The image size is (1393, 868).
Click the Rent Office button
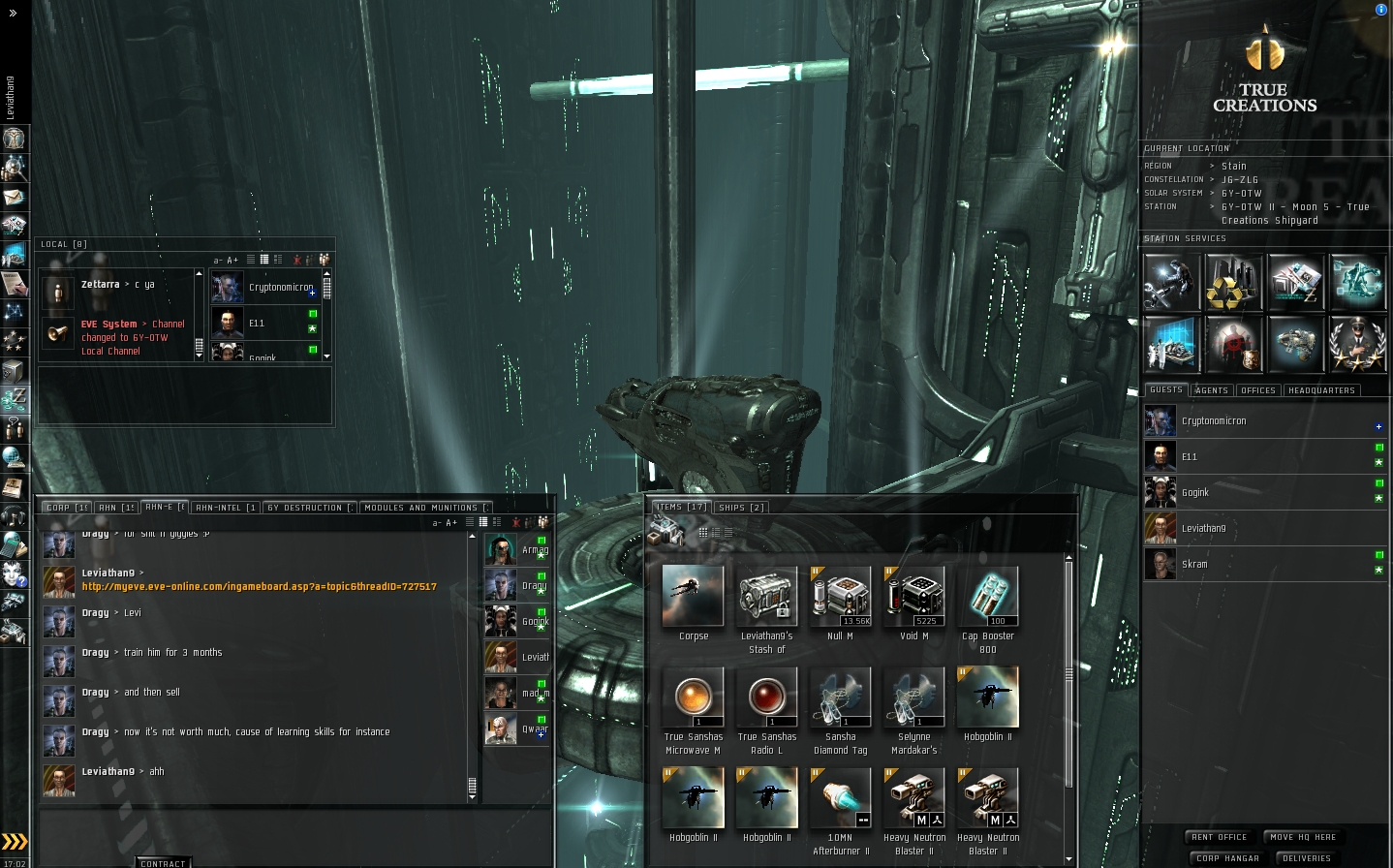(1219, 837)
